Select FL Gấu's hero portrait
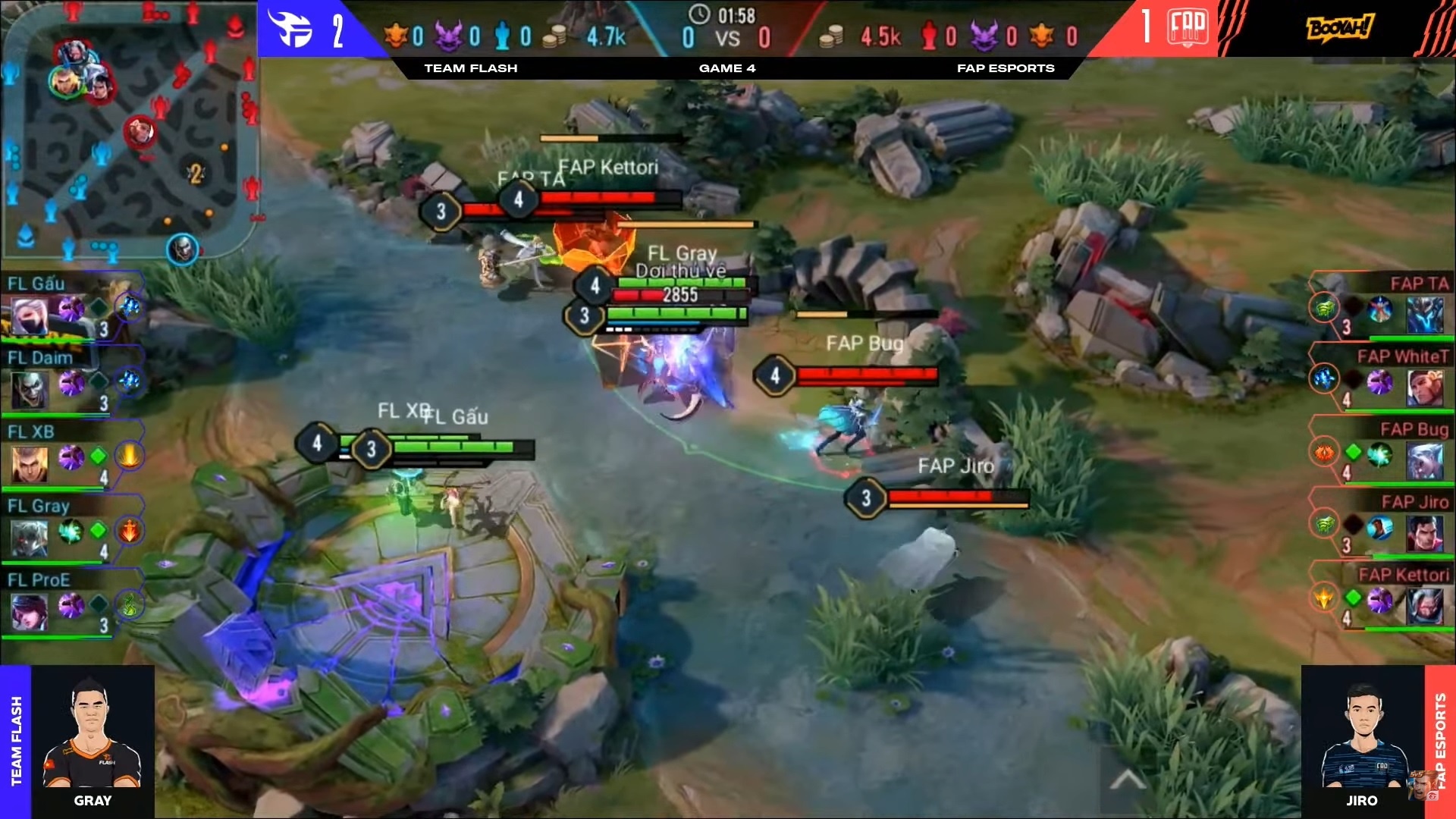1456x819 pixels. point(29,314)
